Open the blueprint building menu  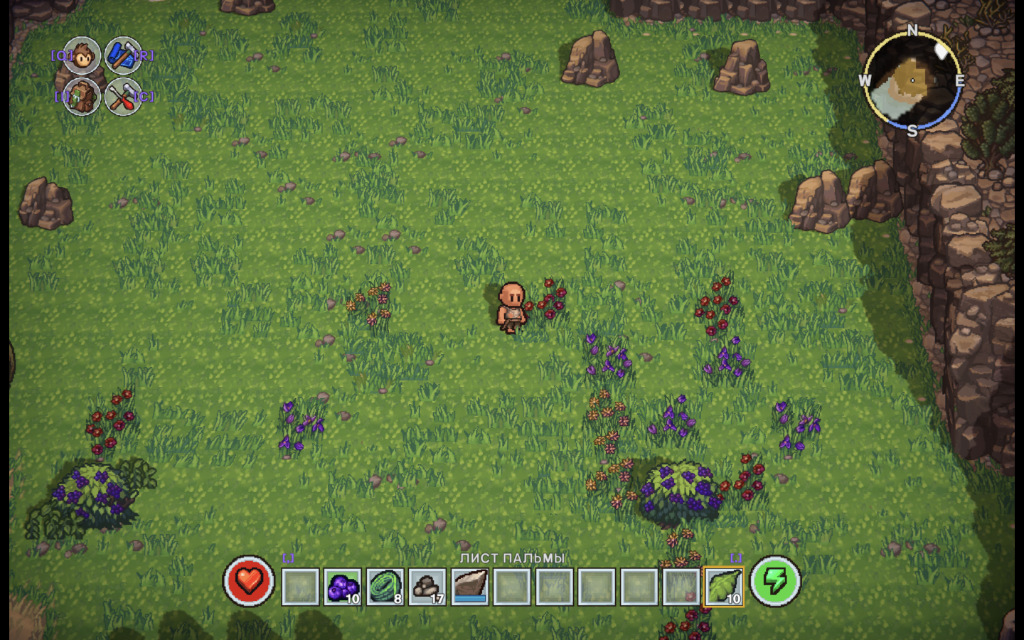pos(124,56)
